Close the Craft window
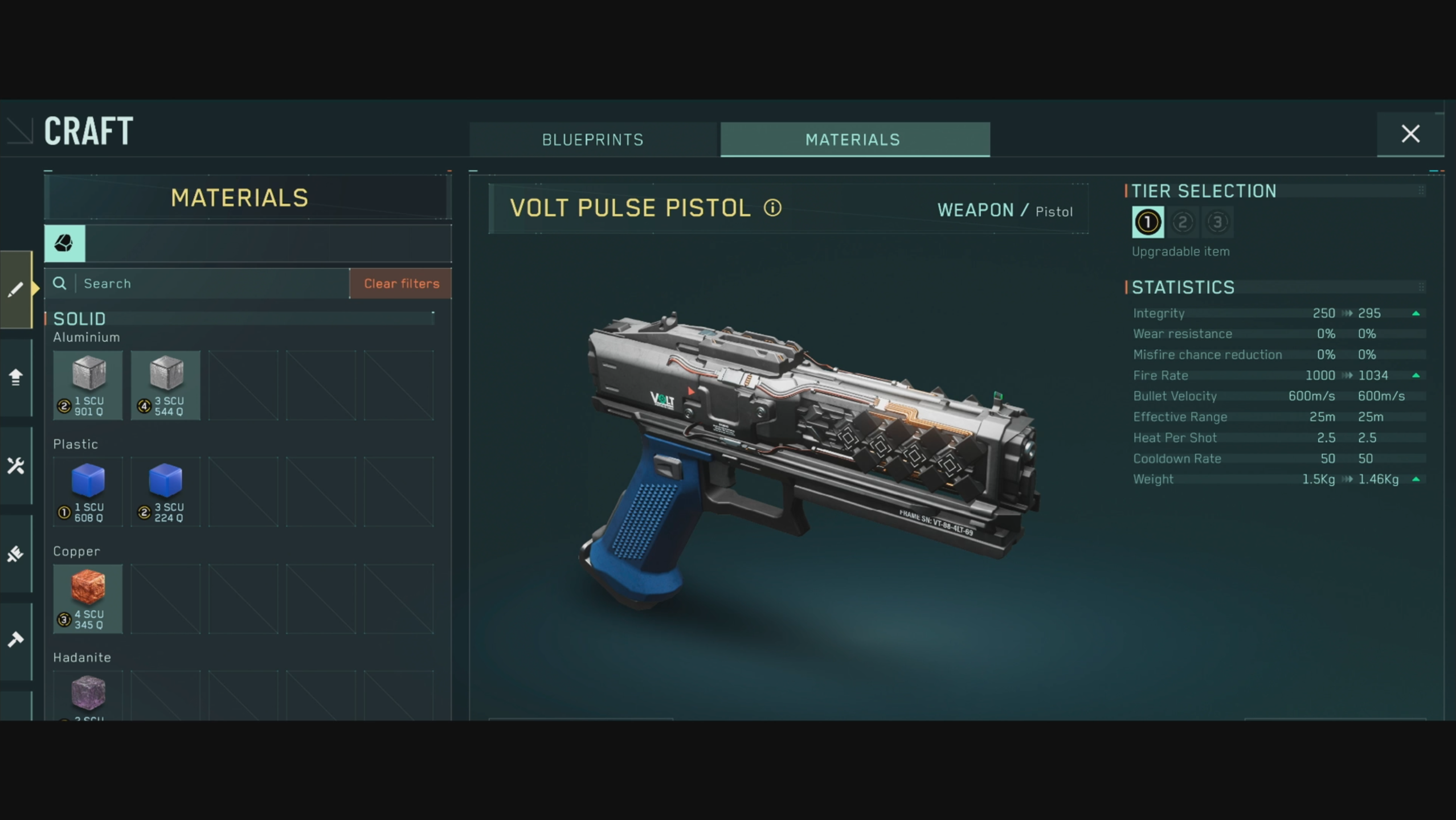 coord(1411,134)
